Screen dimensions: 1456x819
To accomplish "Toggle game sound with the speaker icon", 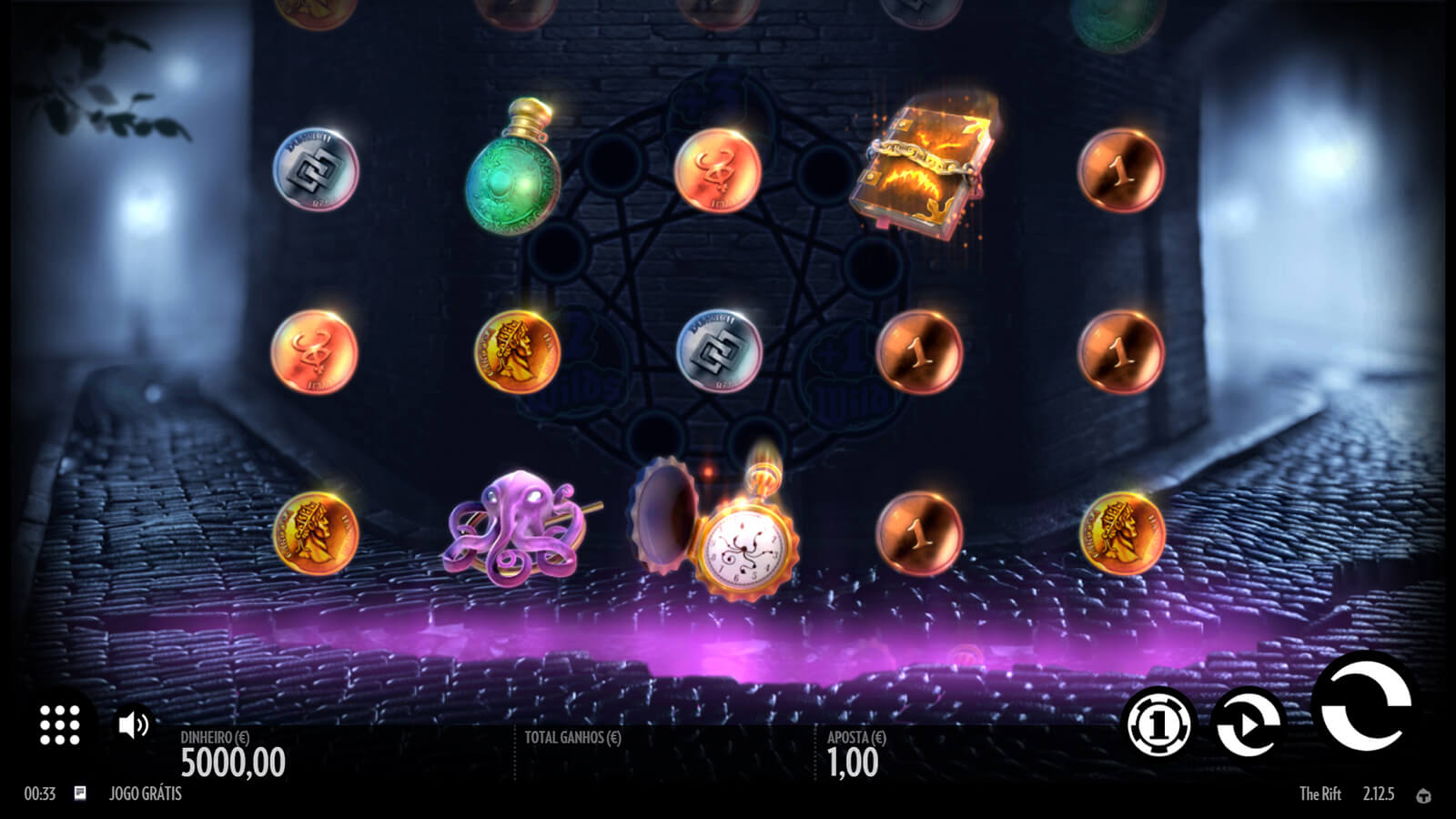I will (x=134, y=724).
